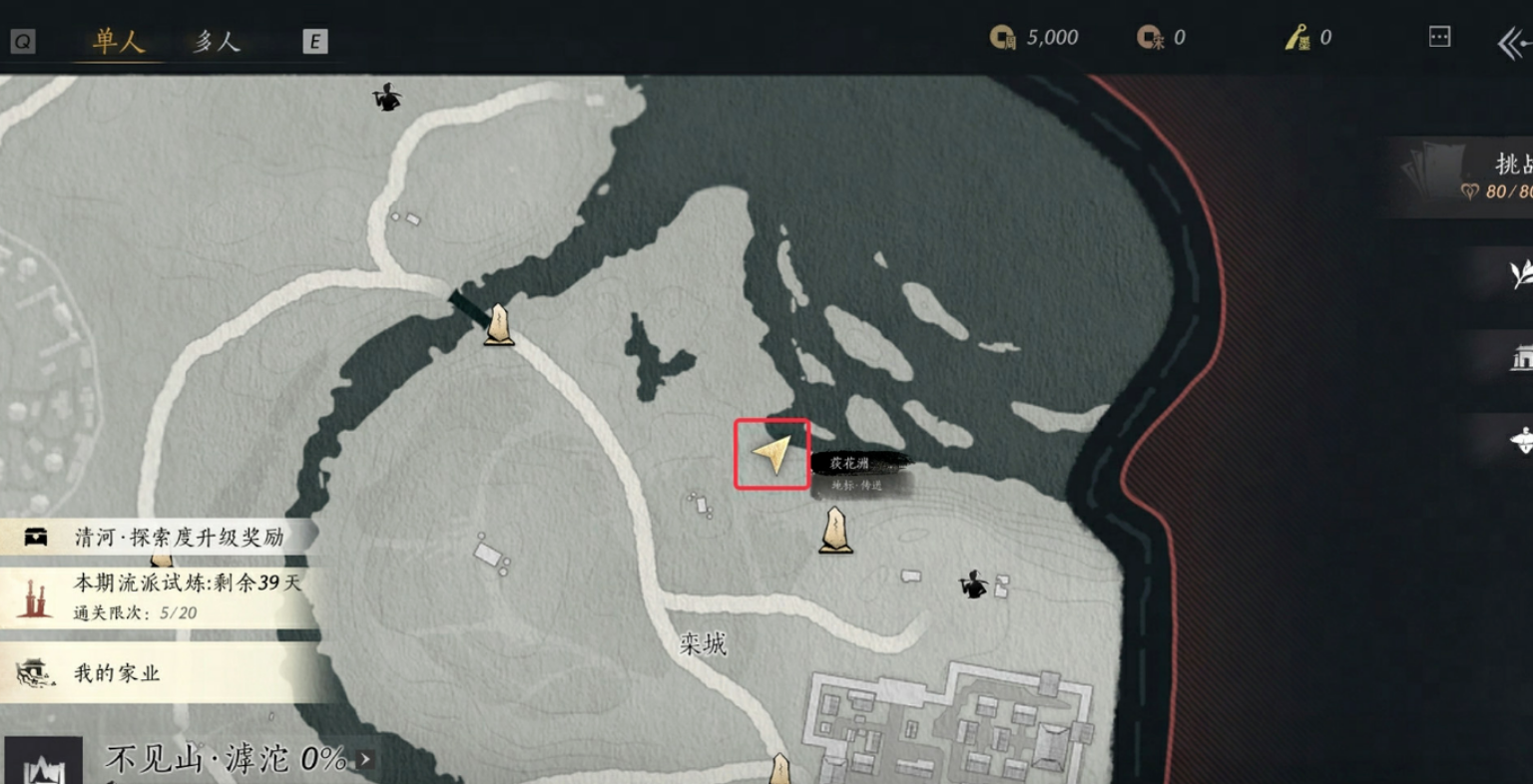This screenshot has width=1533, height=784.
Task: Expand 不见山·滹沱 region arrow
Action: pyautogui.click(x=365, y=759)
